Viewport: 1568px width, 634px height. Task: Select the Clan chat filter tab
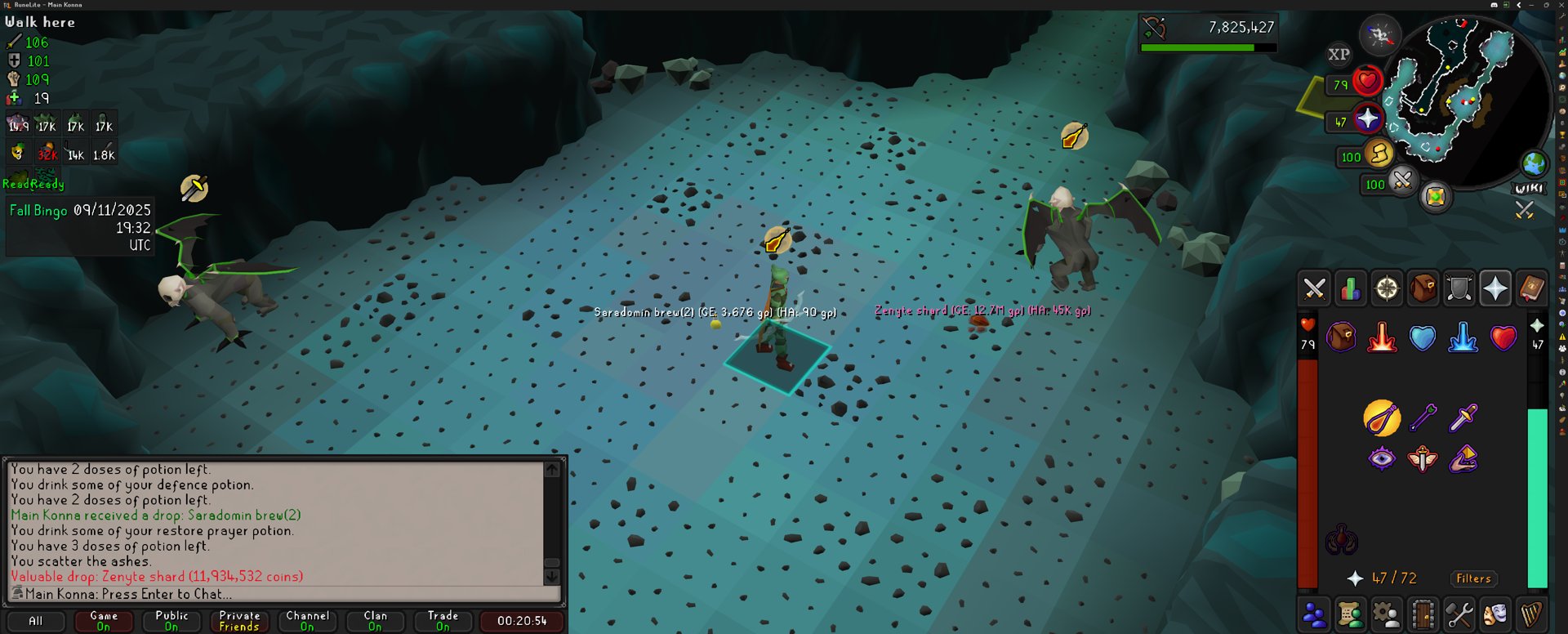point(375,621)
